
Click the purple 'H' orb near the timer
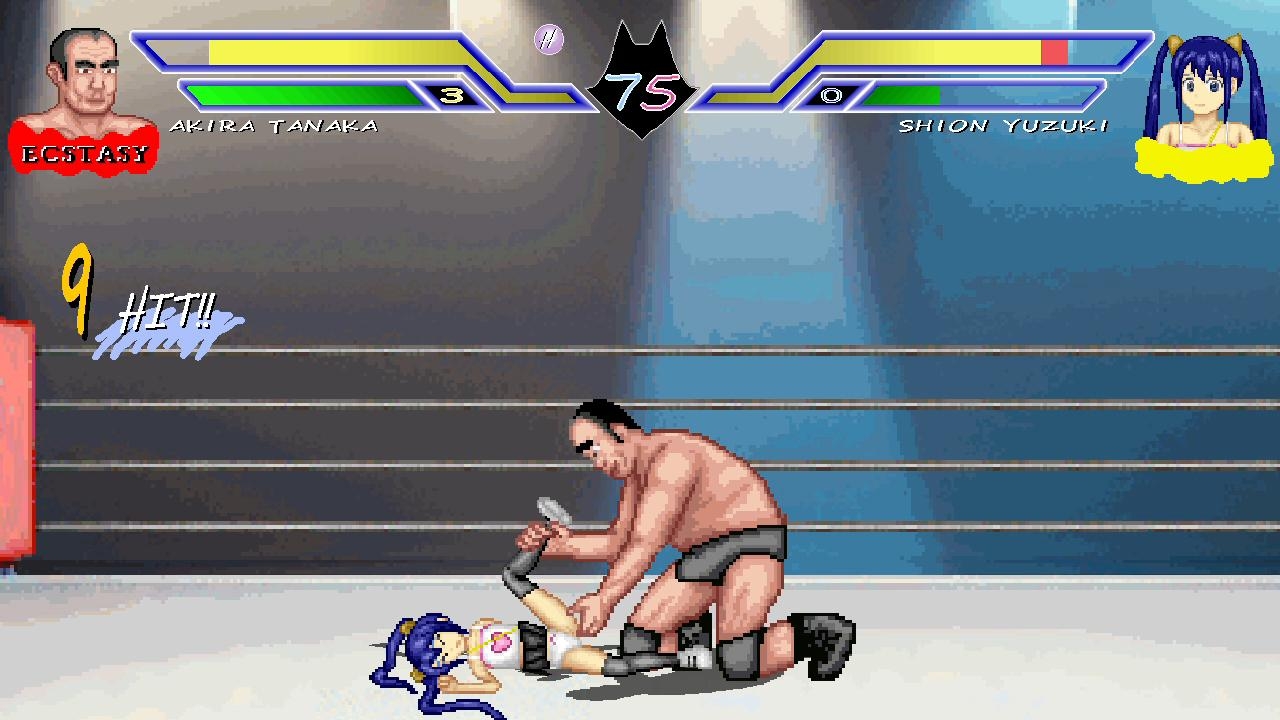(x=548, y=39)
